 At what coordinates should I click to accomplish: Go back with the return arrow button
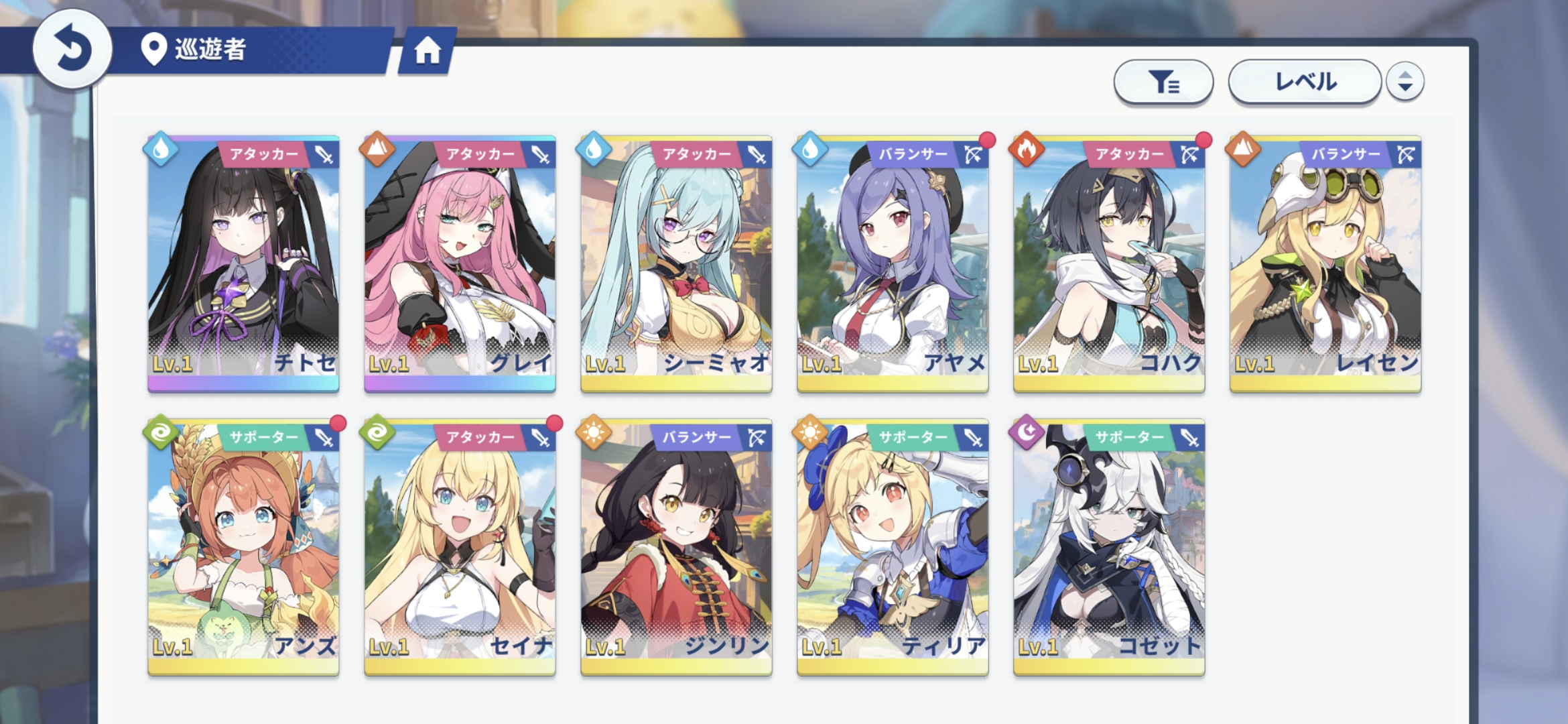click(72, 49)
